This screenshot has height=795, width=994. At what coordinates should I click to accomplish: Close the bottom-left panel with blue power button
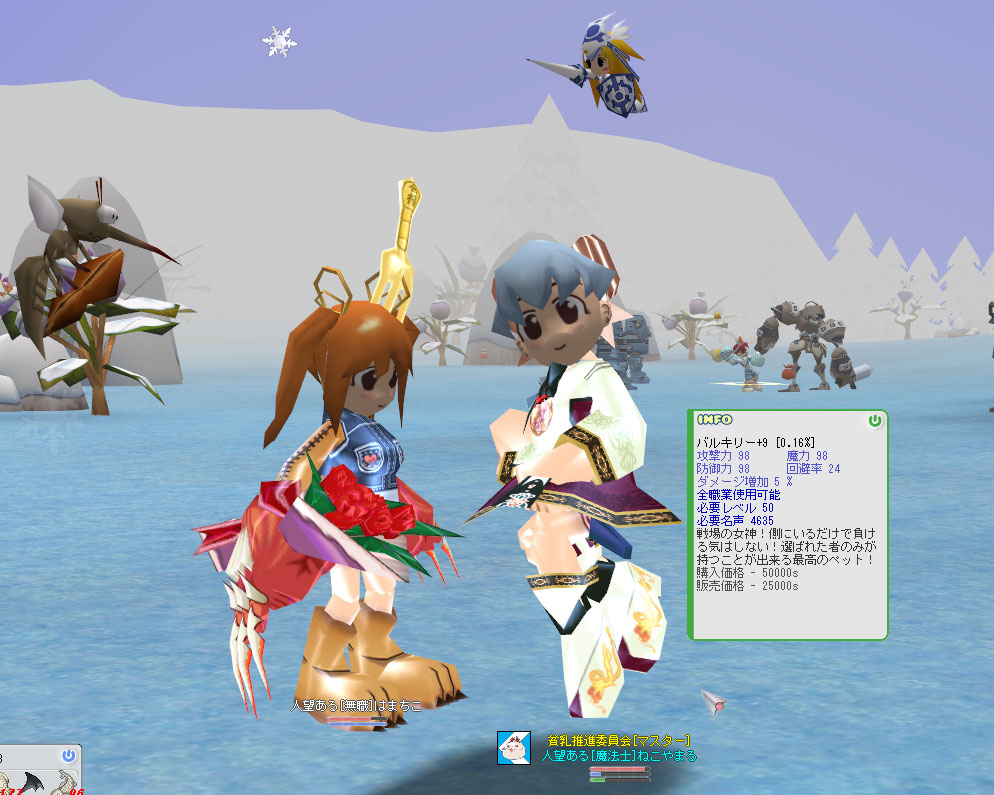[68, 755]
